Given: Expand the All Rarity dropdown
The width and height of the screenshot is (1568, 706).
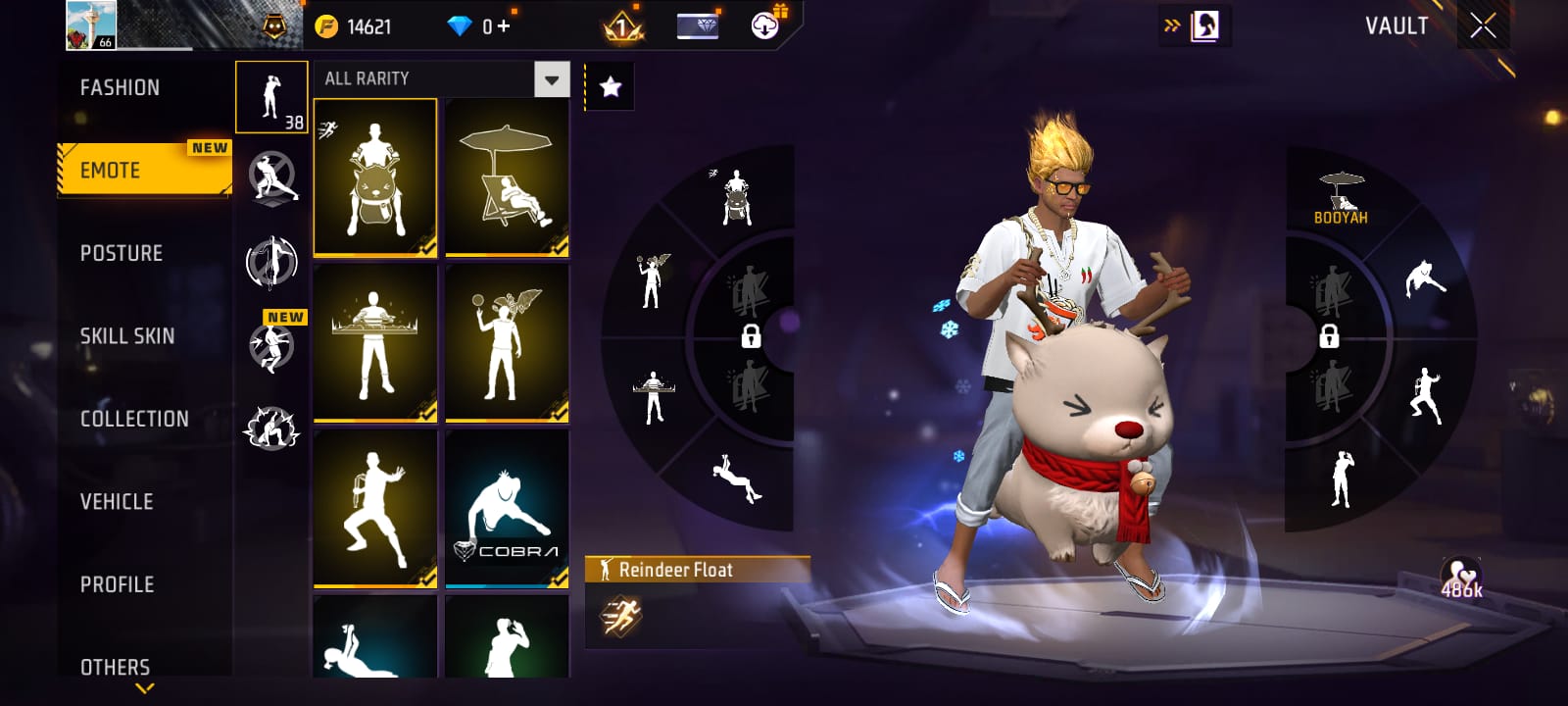Looking at the screenshot, I should click(552, 79).
